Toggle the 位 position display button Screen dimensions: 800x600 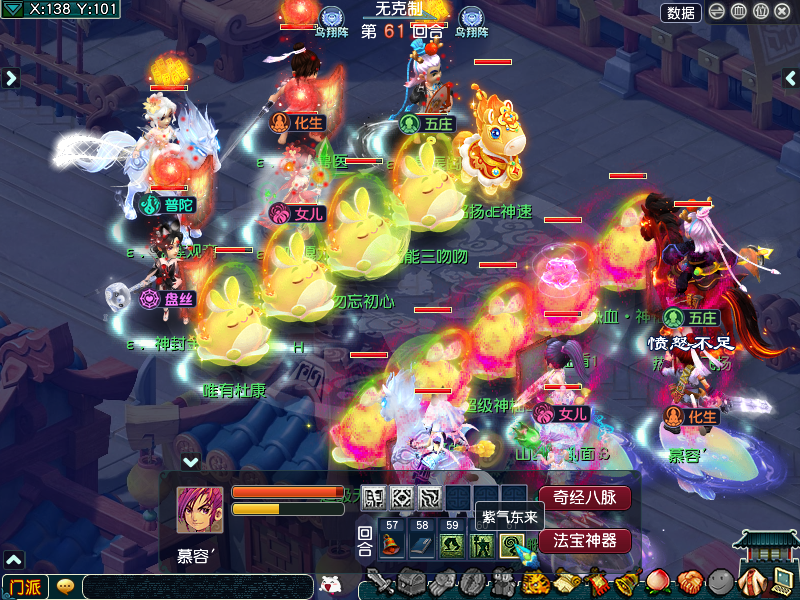coord(760,12)
